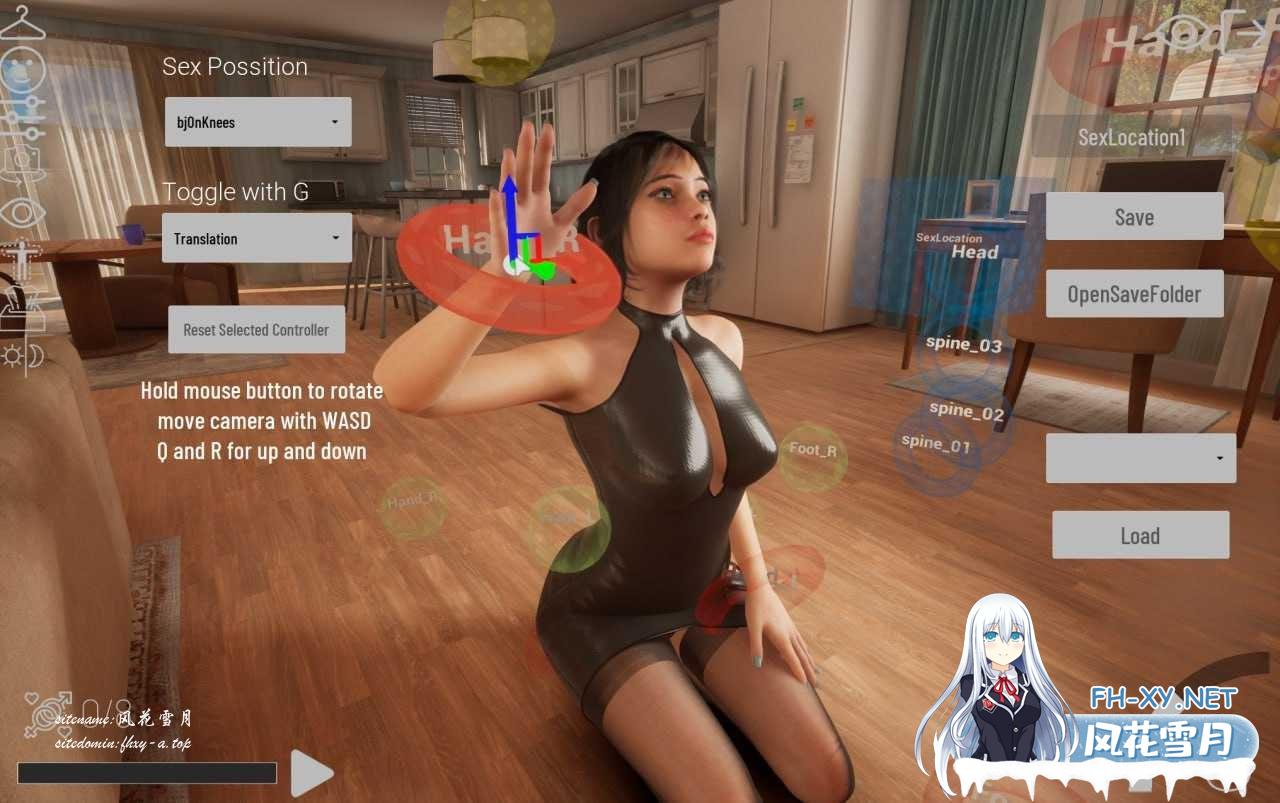Load a saved pose
This screenshot has height=803, width=1280.
(x=1140, y=535)
